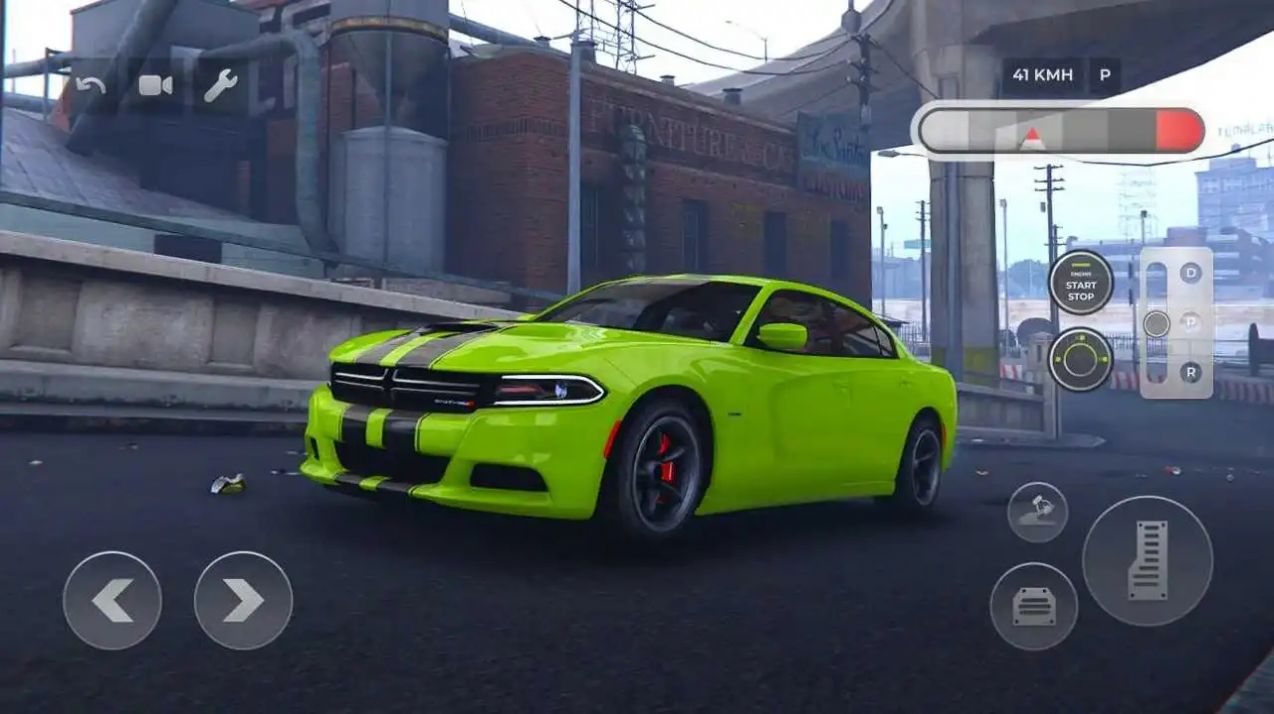Steer right with the right arrow button
This screenshot has height=714, width=1274.
point(243,601)
